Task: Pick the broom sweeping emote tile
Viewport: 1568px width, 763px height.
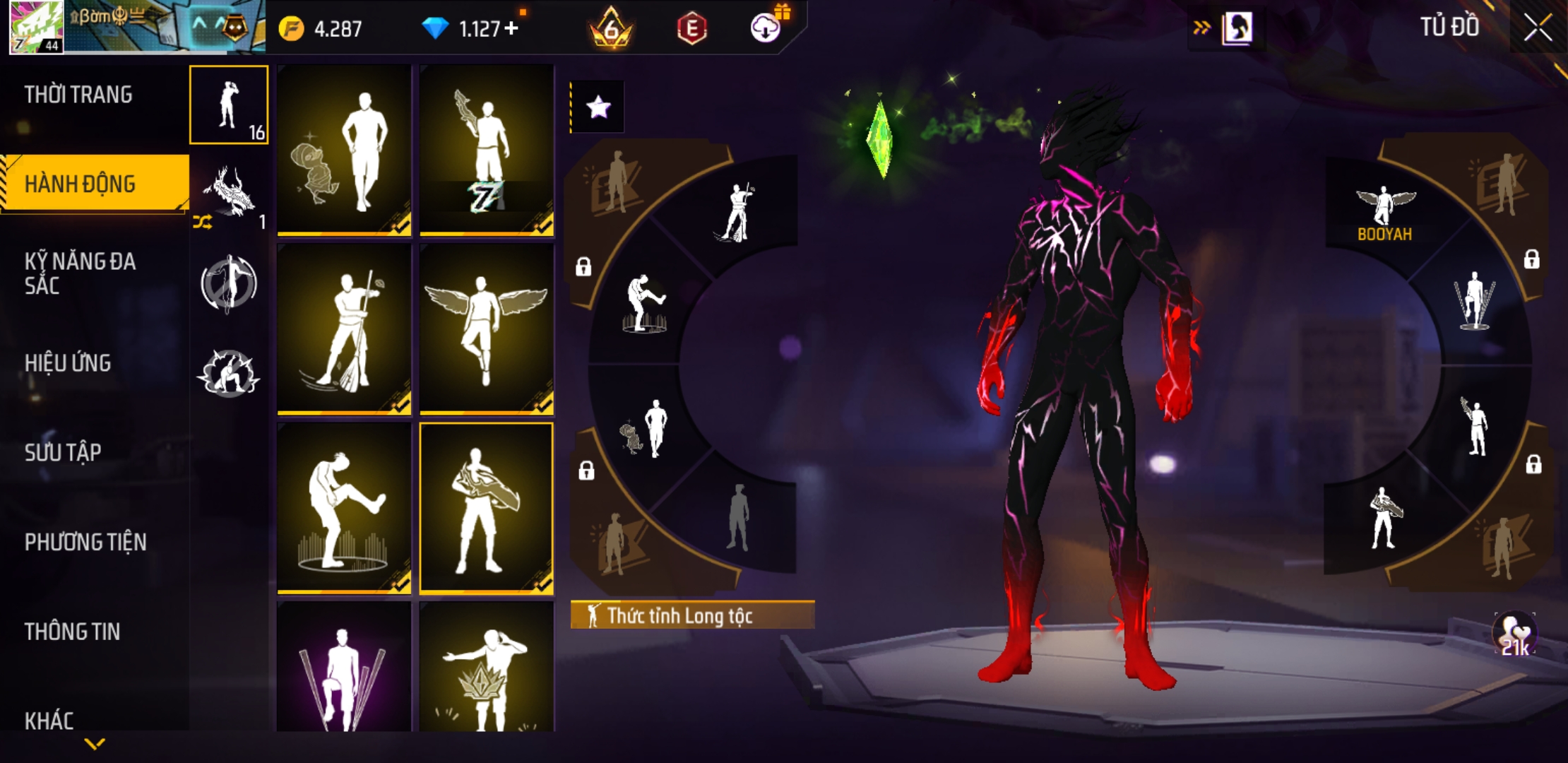Action: click(344, 329)
